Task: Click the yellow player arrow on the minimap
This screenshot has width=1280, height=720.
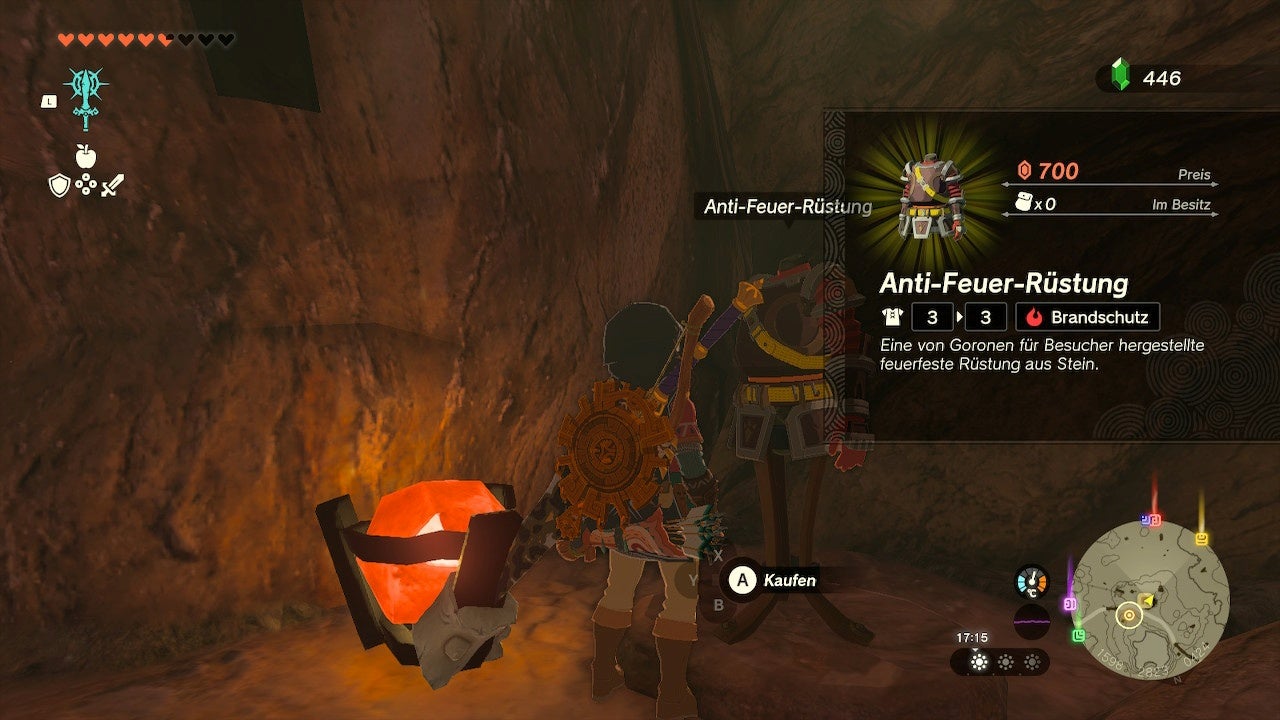Action: pos(1147,598)
